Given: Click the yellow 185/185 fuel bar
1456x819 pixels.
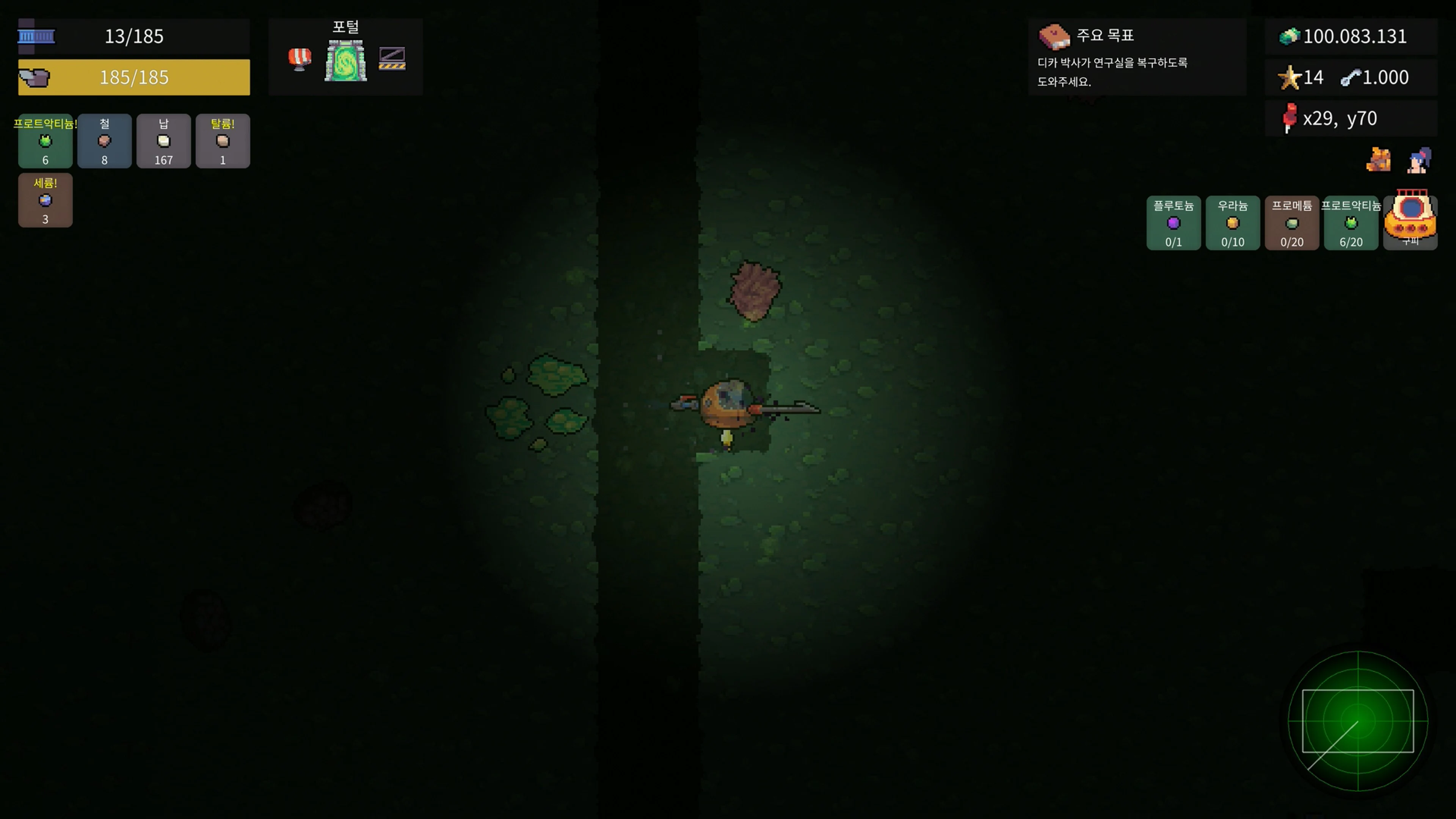Looking at the screenshot, I should 134,77.
